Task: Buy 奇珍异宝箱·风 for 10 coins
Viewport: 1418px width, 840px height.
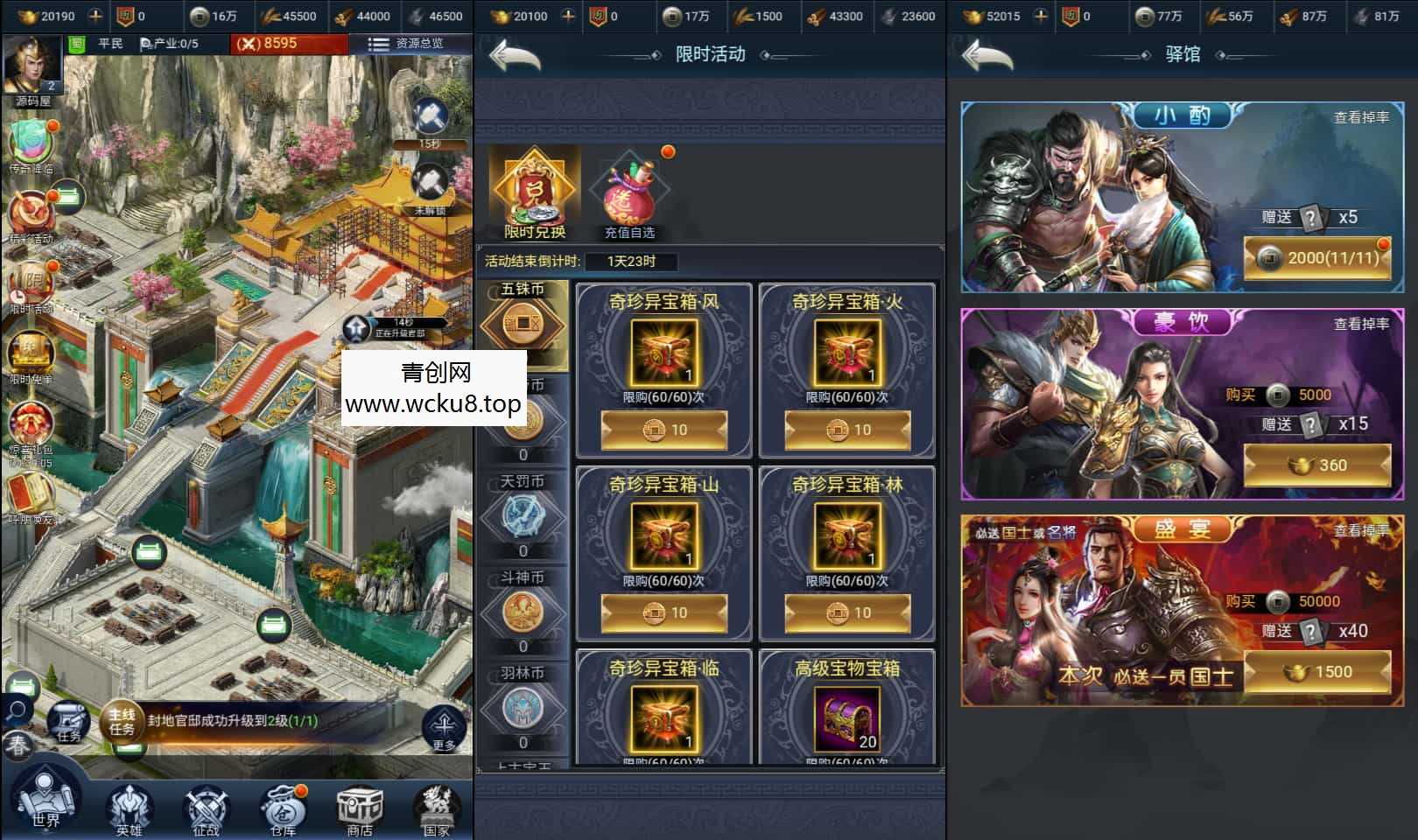Action: point(663,430)
